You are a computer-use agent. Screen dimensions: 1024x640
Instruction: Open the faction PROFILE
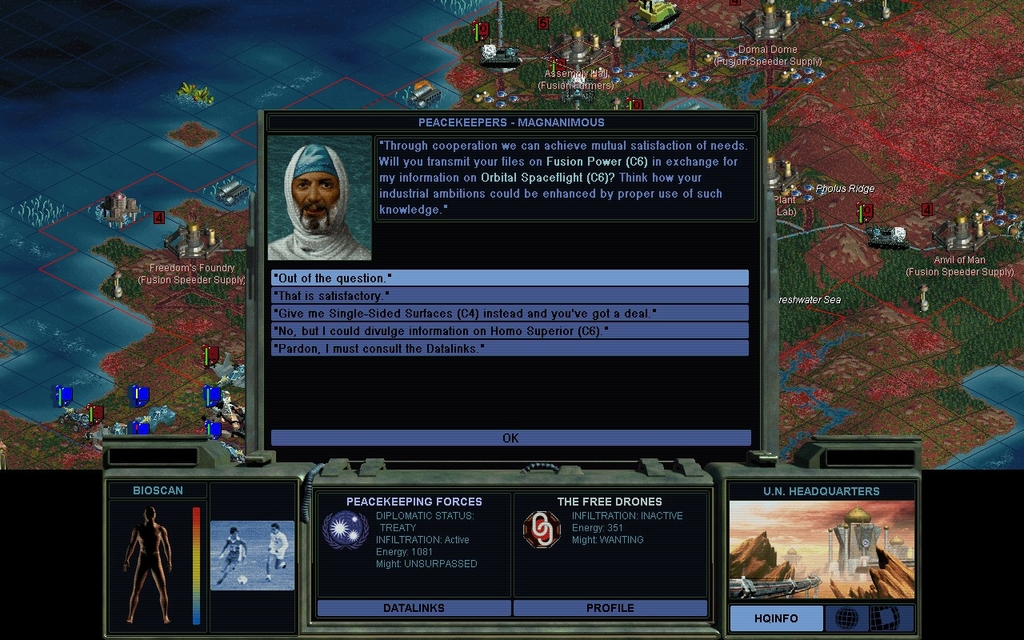(610, 608)
